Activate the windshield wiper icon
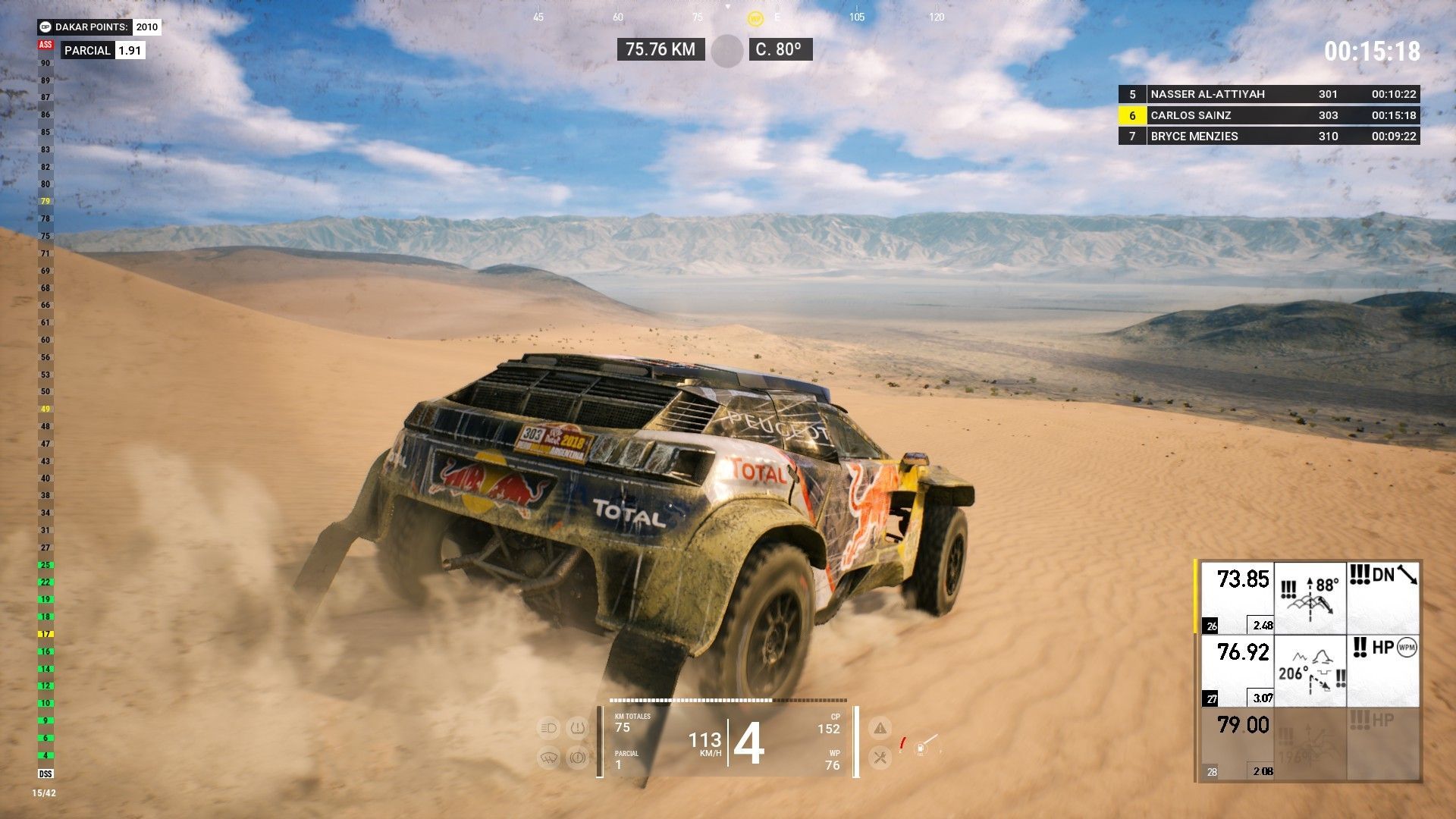1456x819 pixels. point(548,758)
